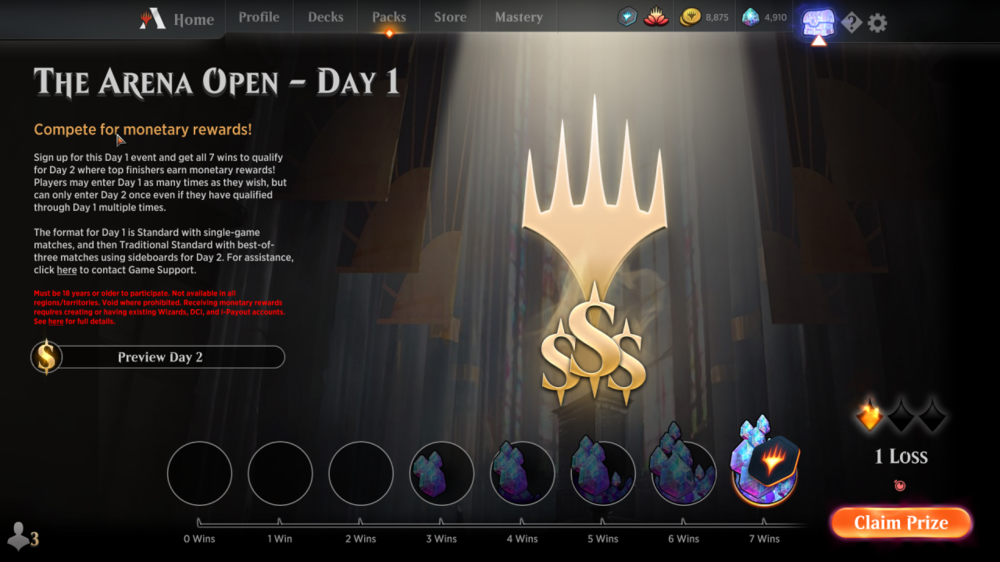This screenshot has height=562, width=1000.
Task: Open the question mark help icon
Action: pos(851,22)
